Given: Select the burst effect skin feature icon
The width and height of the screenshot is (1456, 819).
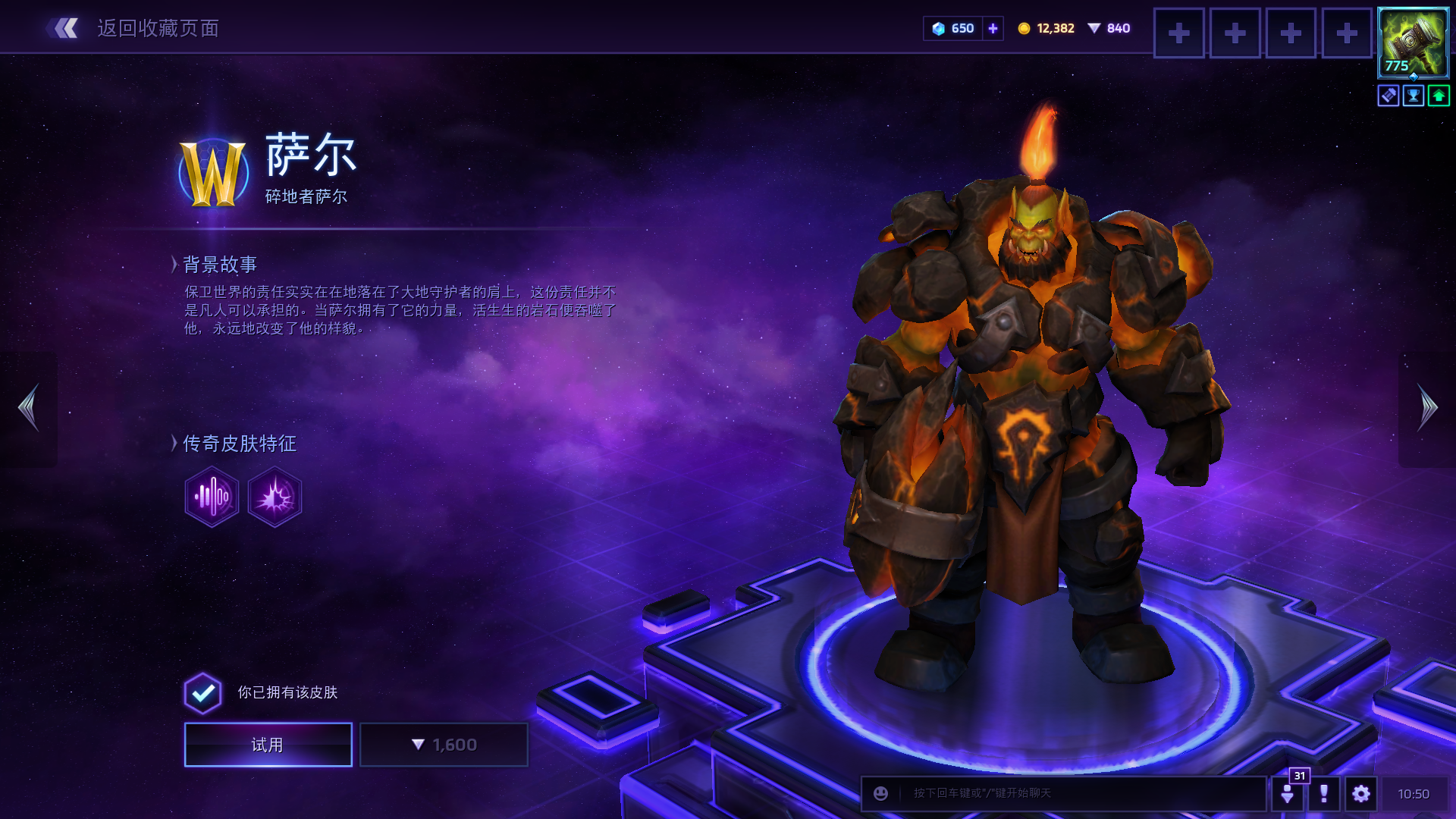Looking at the screenshot, I should [275, 497].
